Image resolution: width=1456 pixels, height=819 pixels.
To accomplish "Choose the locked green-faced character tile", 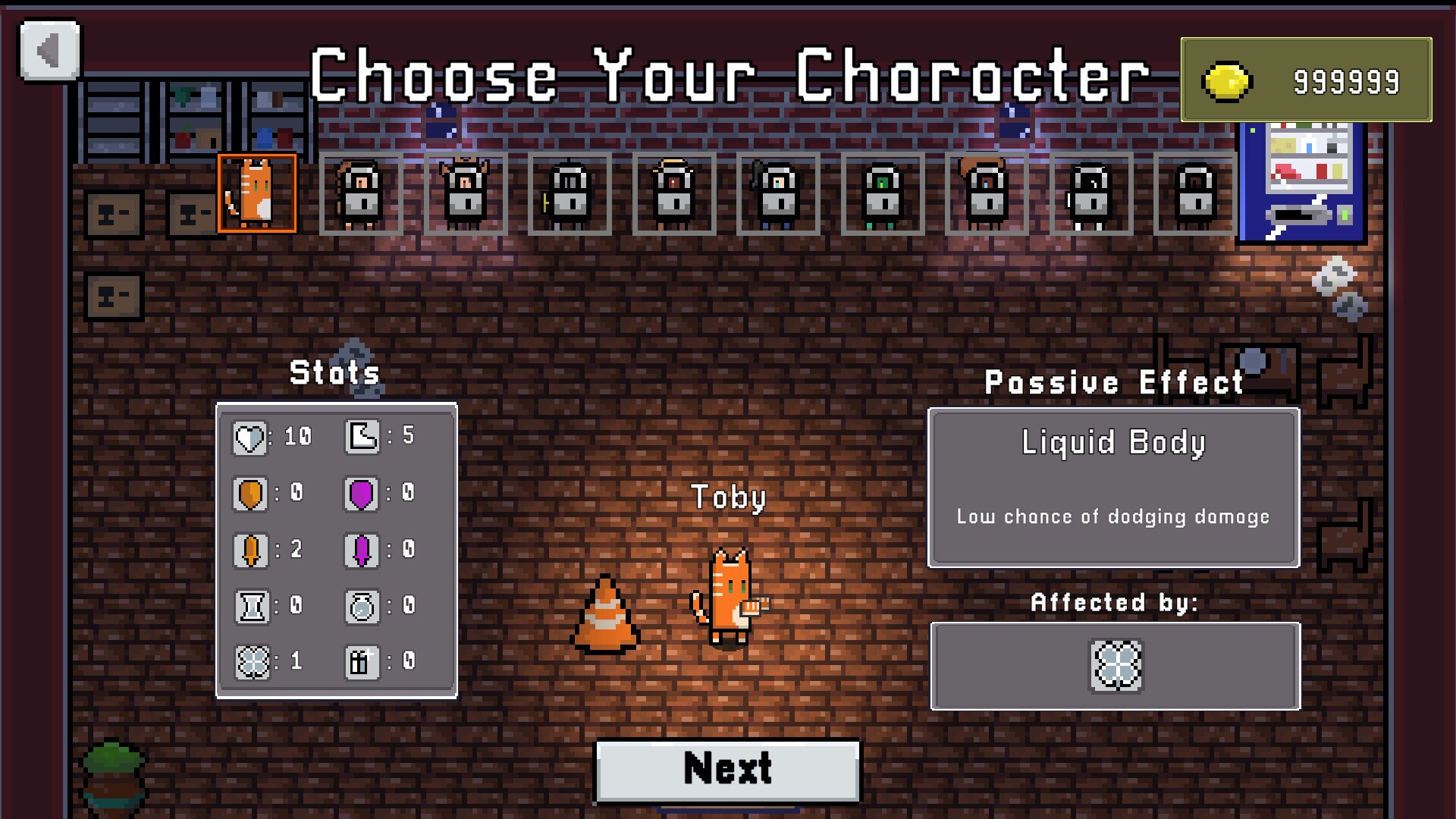I will click(x=883, y=194).
